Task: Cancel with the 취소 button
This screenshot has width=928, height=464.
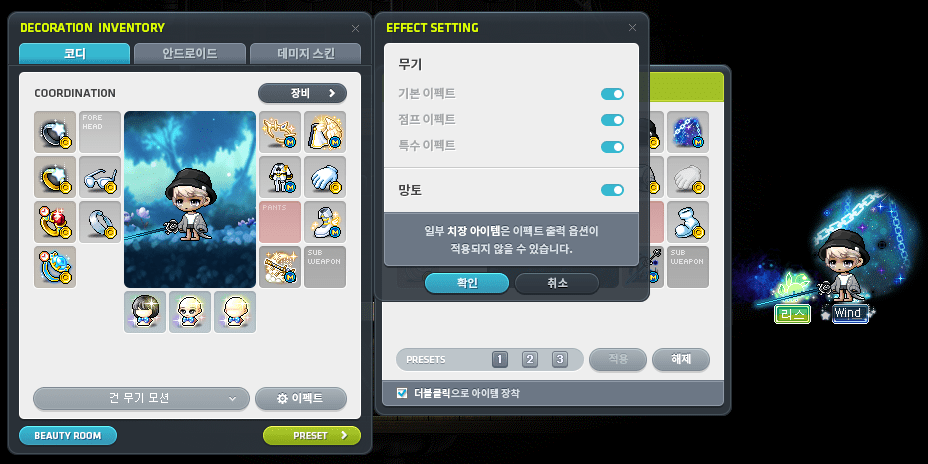Action: pyautogui.click(x=557, y=283)
